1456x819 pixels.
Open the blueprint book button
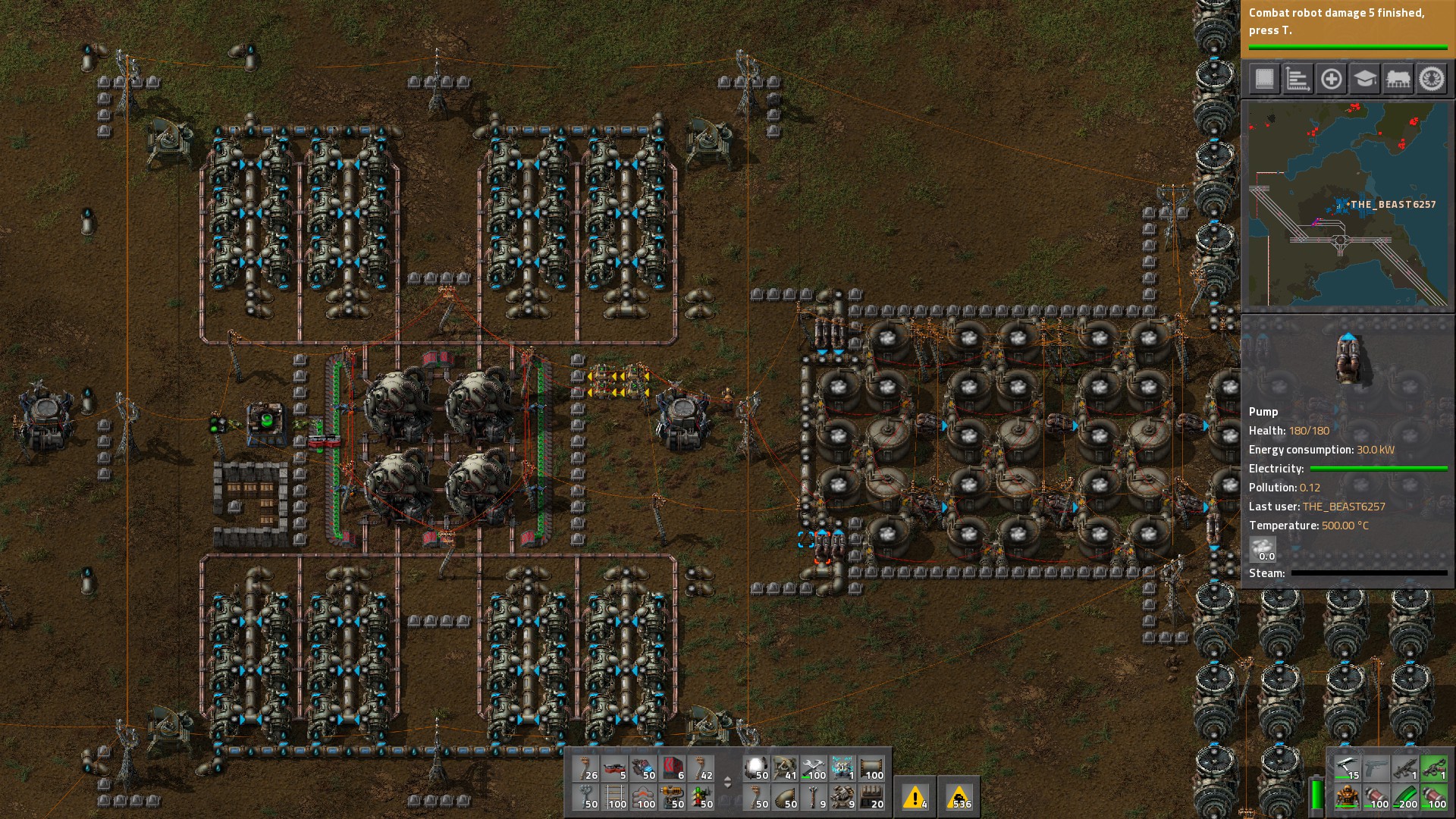tap(1264, 79)
